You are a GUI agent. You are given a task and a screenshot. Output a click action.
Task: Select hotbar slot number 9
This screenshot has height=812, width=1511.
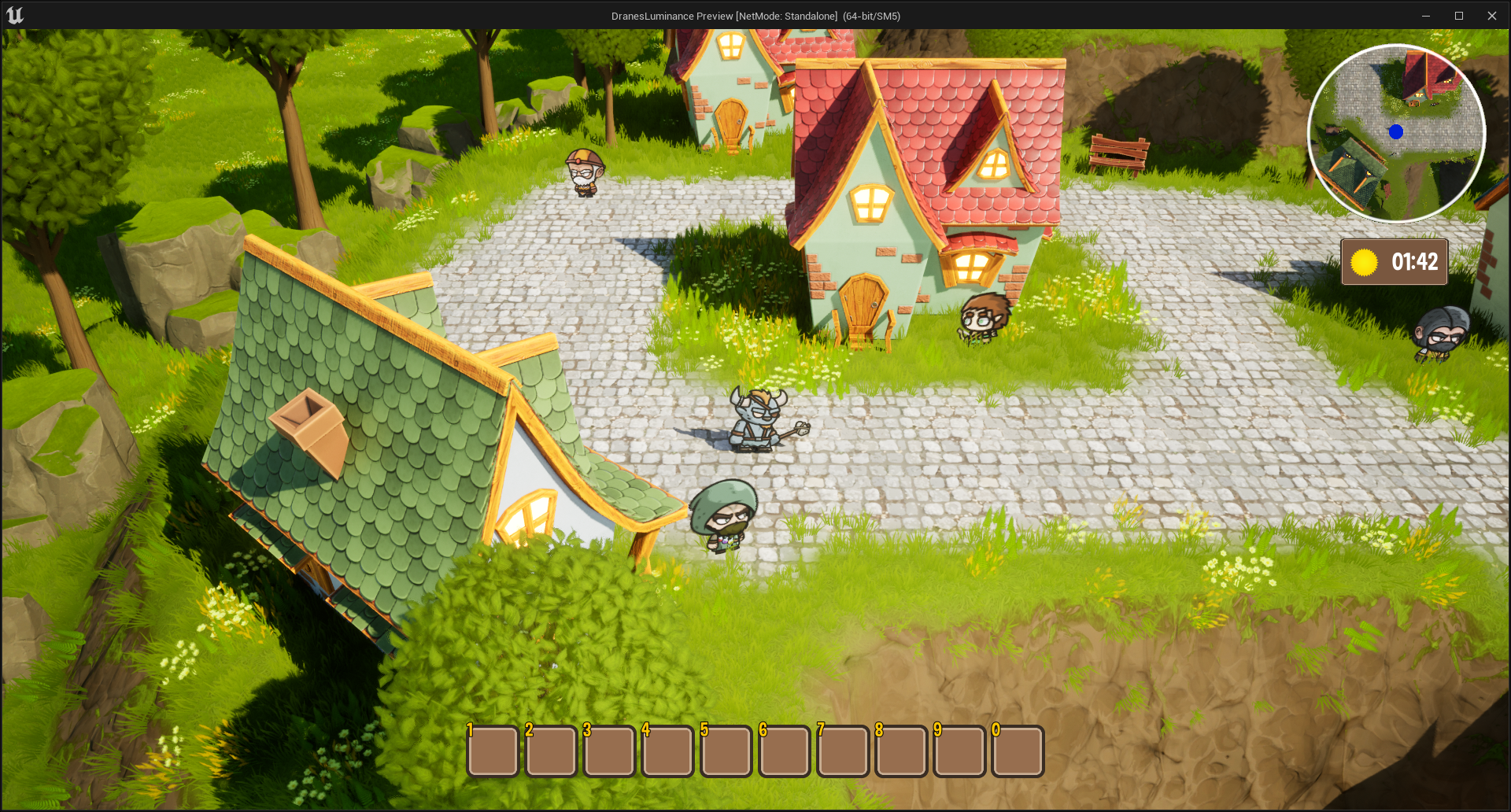(x=959, y=751)
